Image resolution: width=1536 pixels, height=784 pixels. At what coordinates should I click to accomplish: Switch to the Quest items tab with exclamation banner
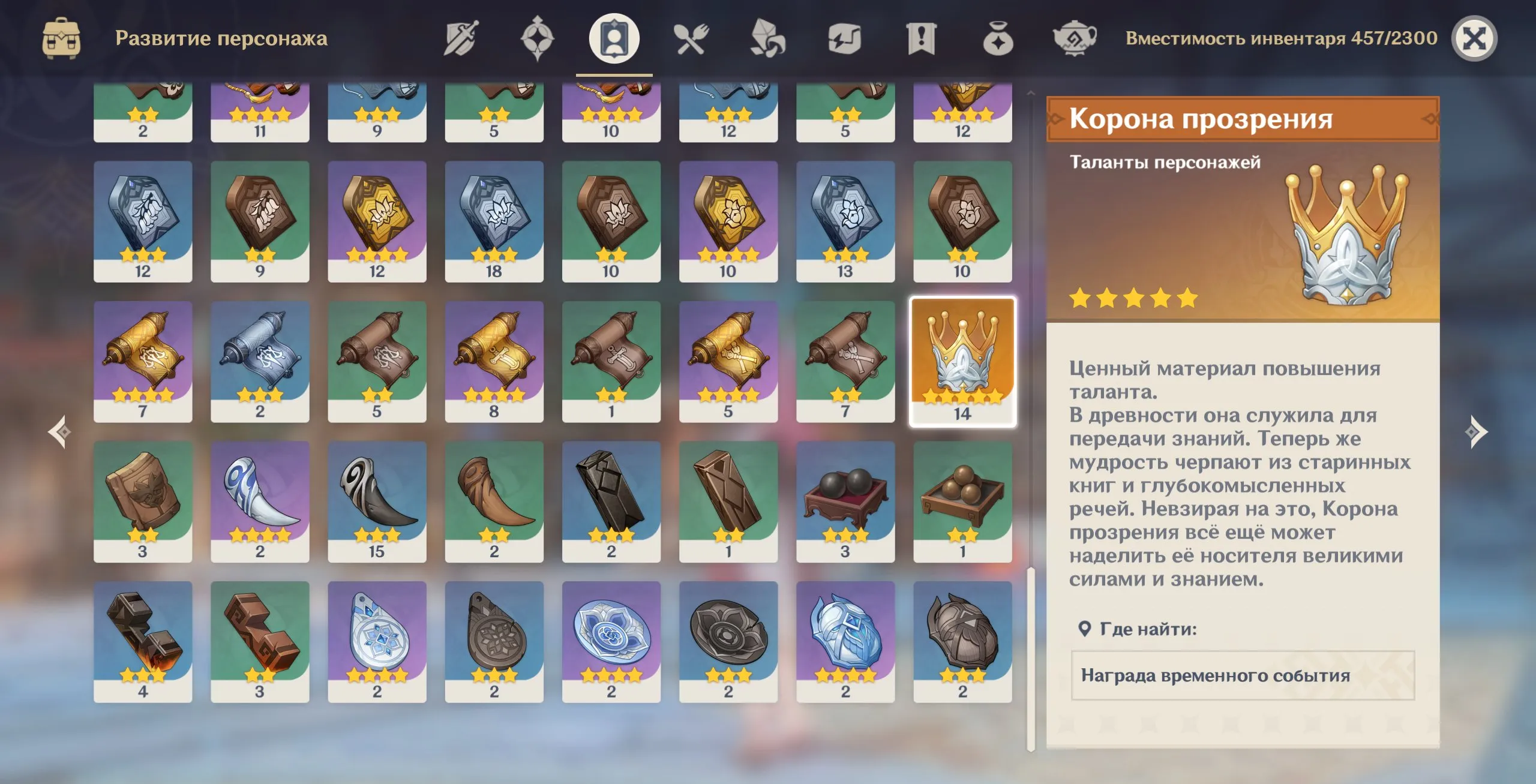click(x=921, y=39)
